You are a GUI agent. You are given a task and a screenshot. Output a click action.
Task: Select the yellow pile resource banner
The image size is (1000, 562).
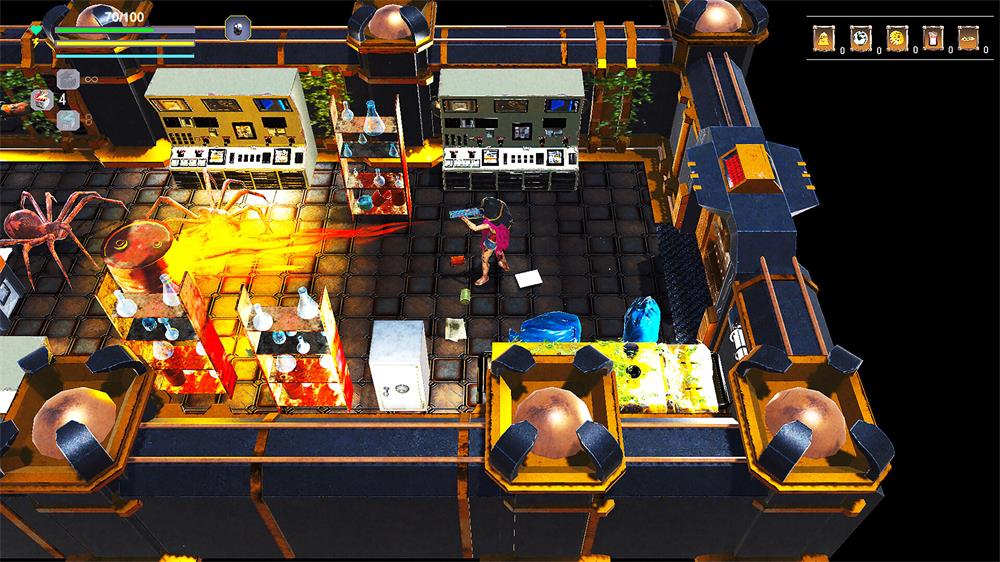point(824,38)
